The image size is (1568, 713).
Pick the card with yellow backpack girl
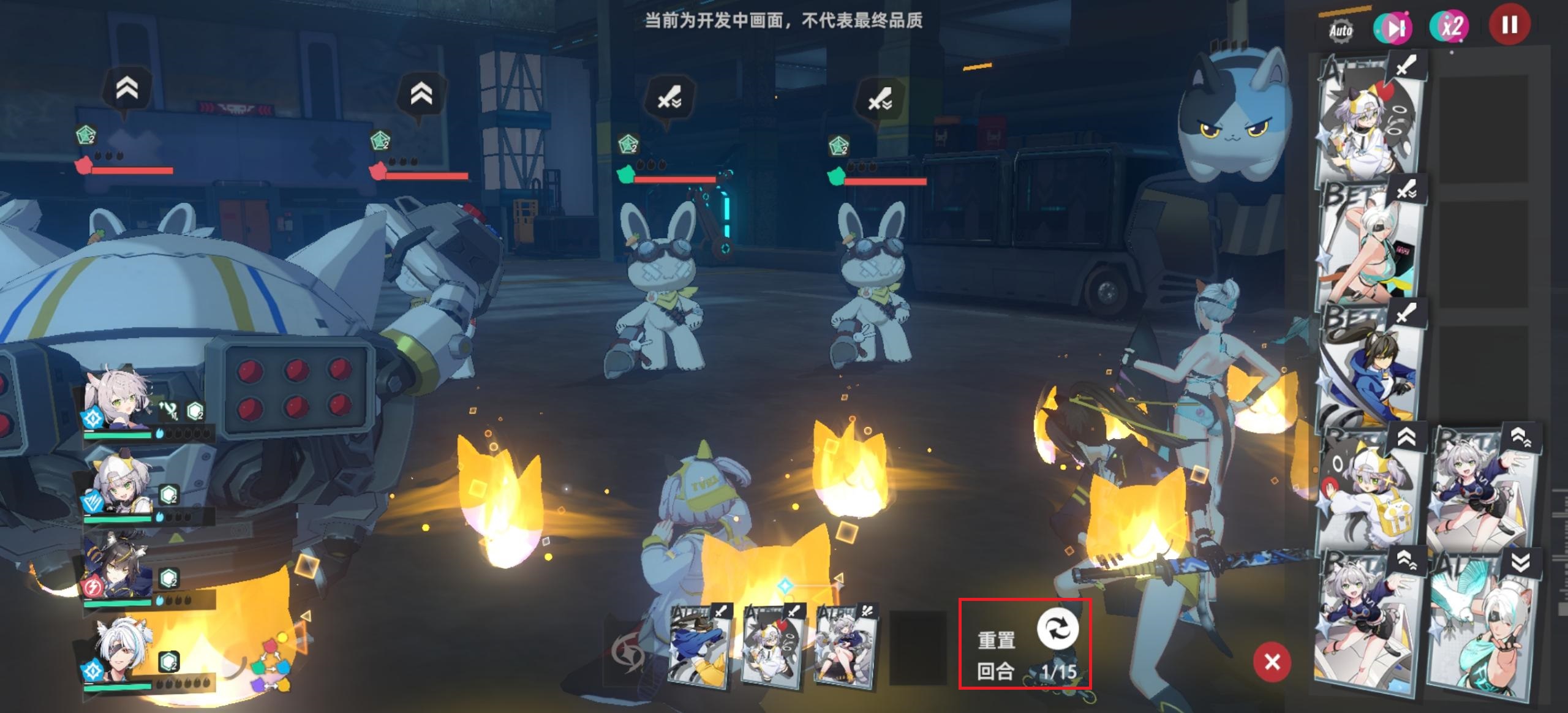point(1370,490)
